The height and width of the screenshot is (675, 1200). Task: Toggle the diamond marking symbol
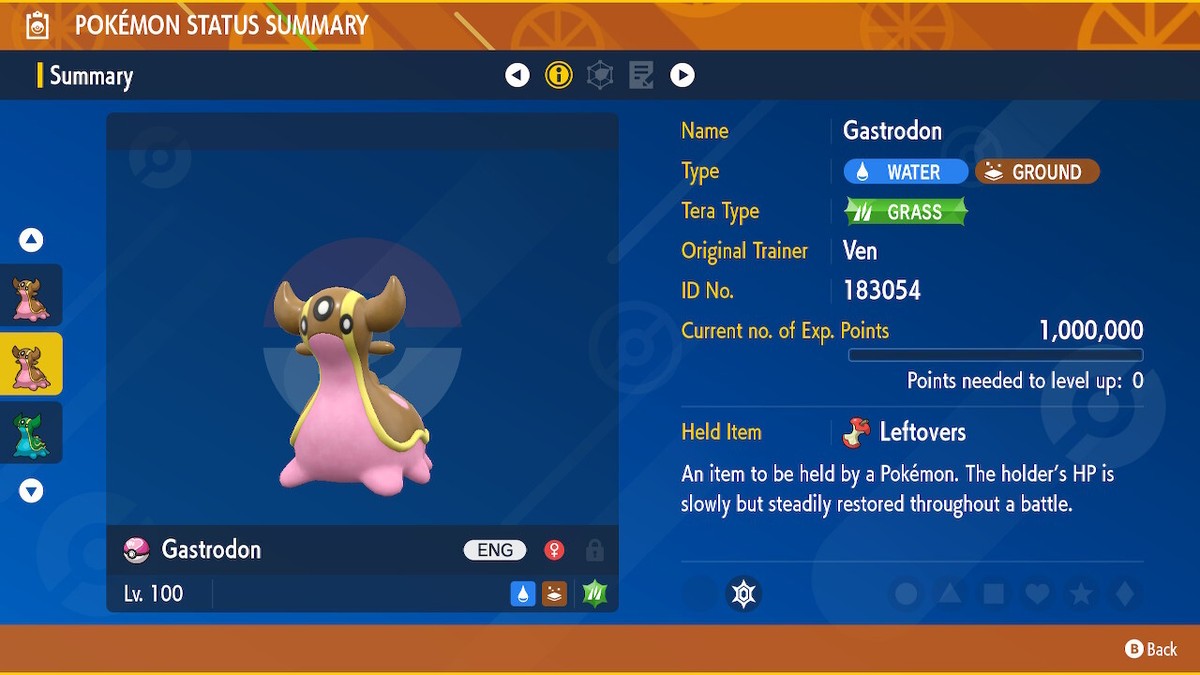pyautogui.click(x=1125, y=594)
